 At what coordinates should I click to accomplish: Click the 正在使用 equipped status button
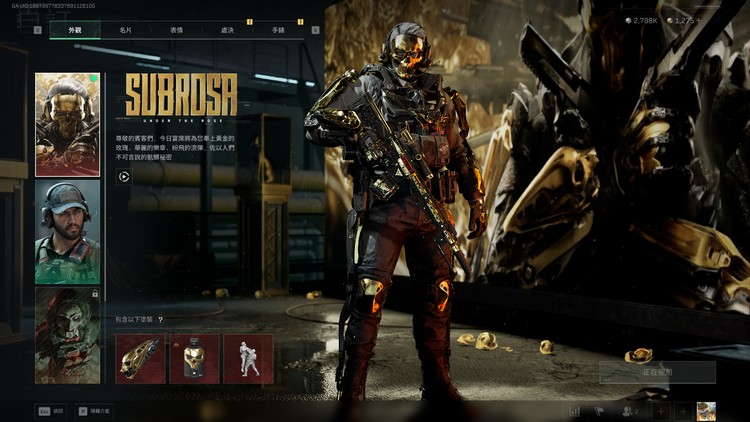[x=657, y=372]
